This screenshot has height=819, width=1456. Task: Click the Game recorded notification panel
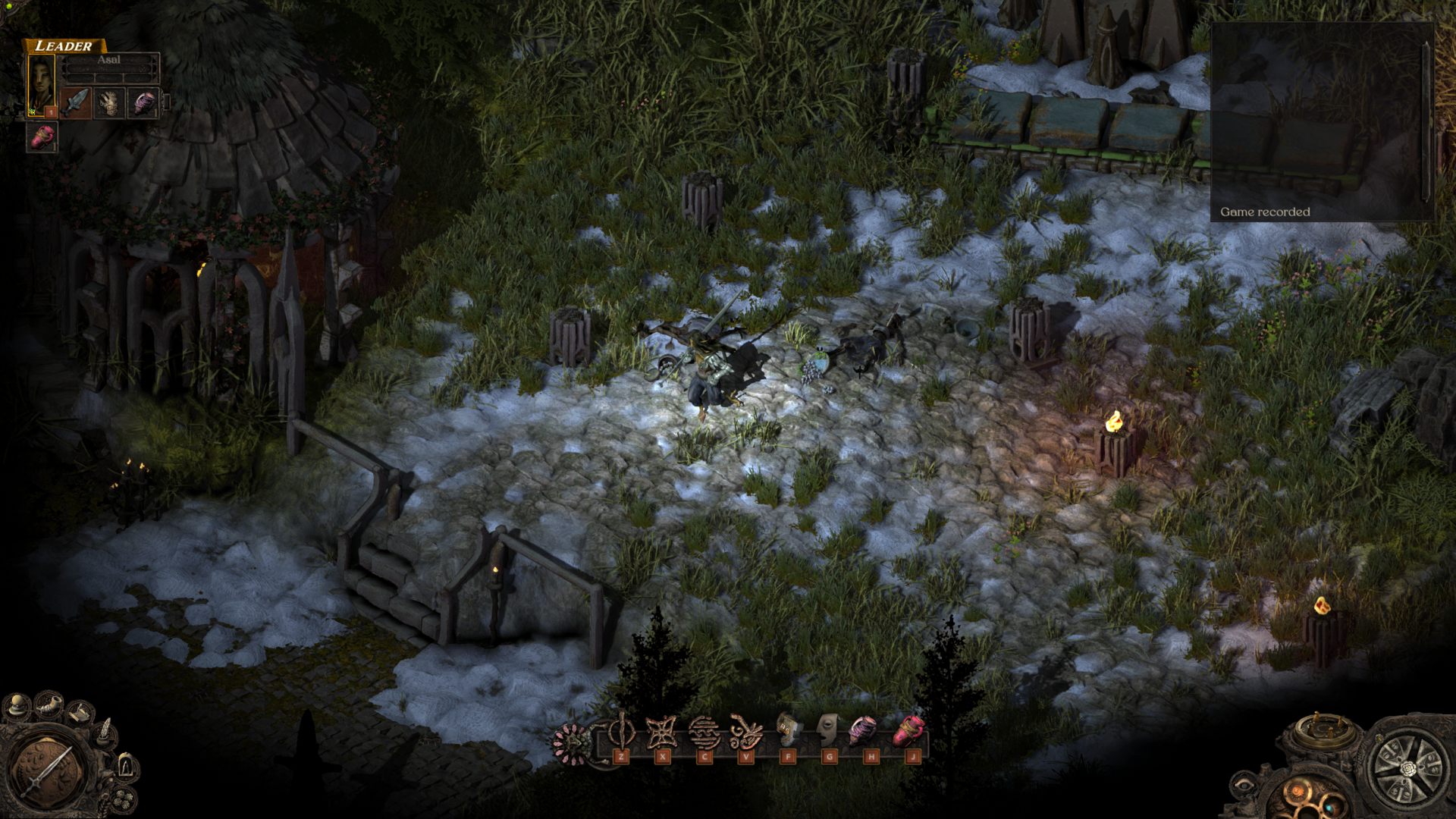pos(1319,121)
